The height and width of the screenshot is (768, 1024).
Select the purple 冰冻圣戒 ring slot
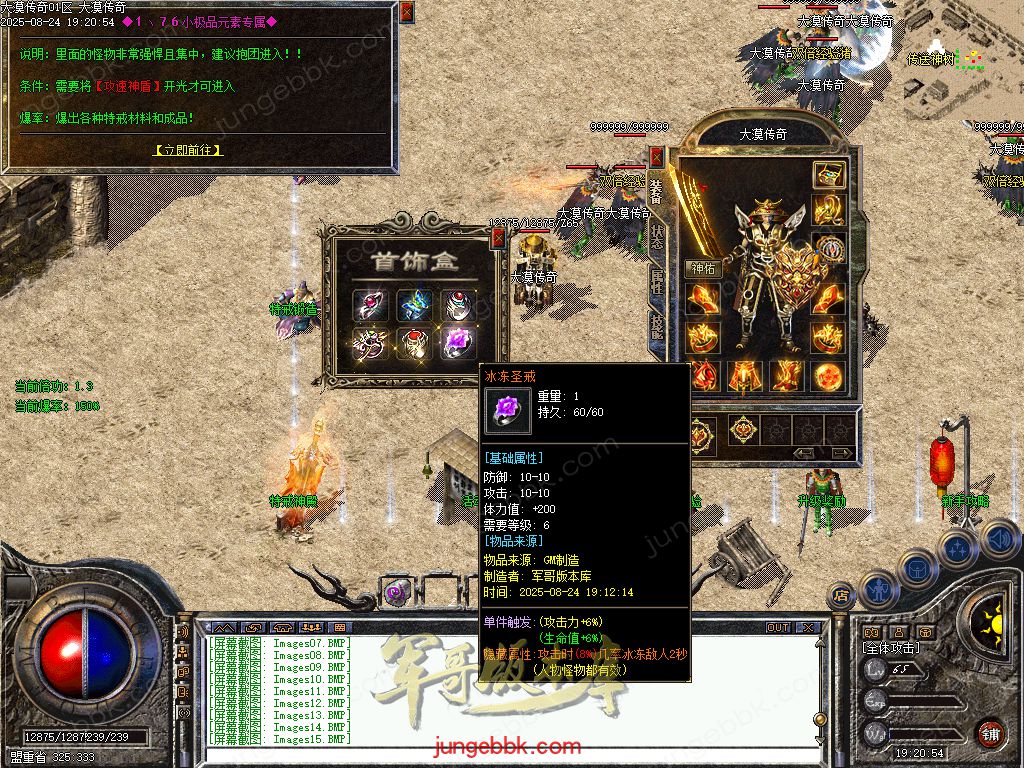pyautogui.click(x=459, y=342)
